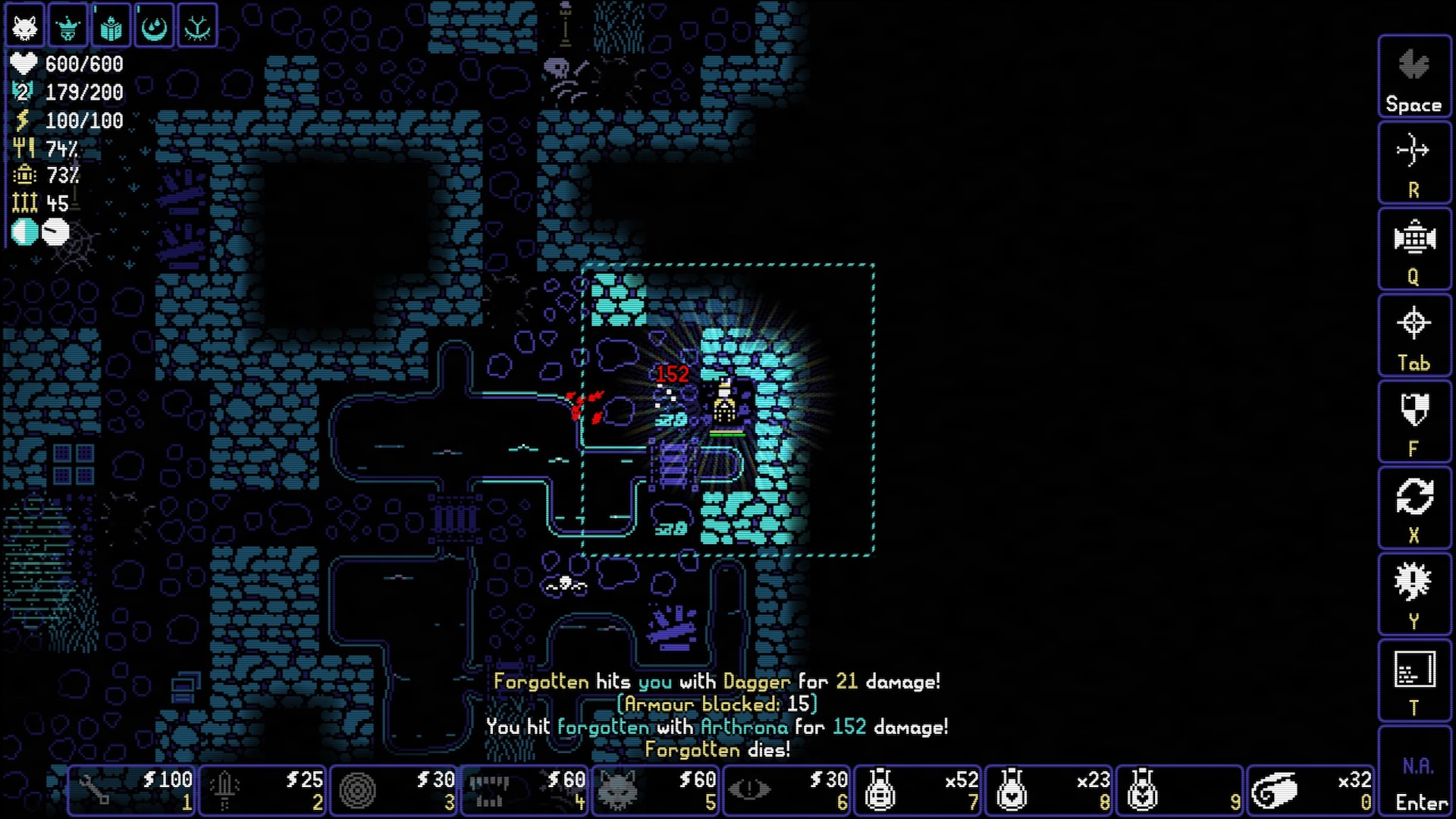The height and width of the screenshot is (819, 1456).
Task: Select the potion in hotbar slot 9
Action: 1180,790
